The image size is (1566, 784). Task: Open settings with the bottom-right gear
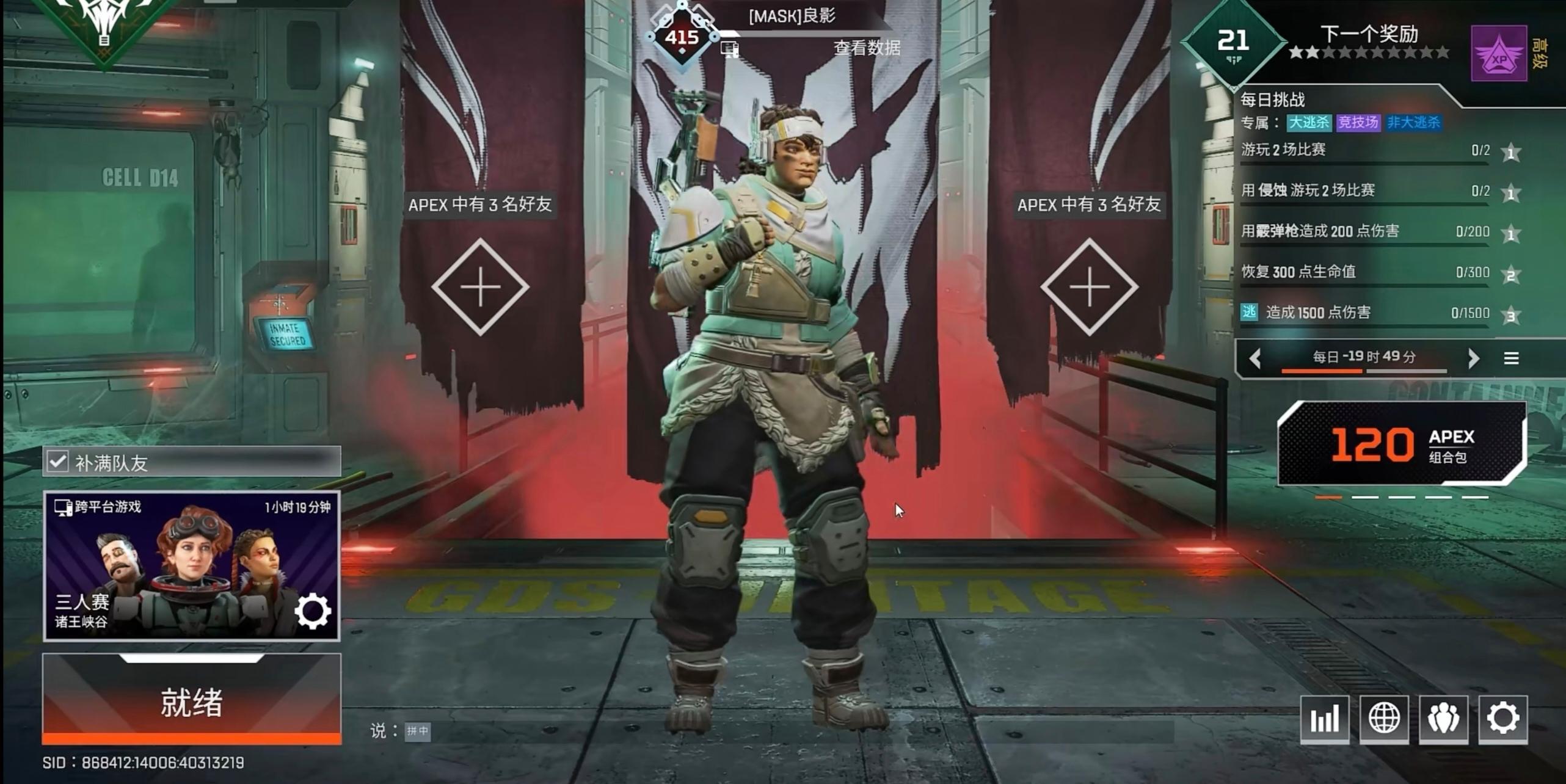[x=1502, y=718]
